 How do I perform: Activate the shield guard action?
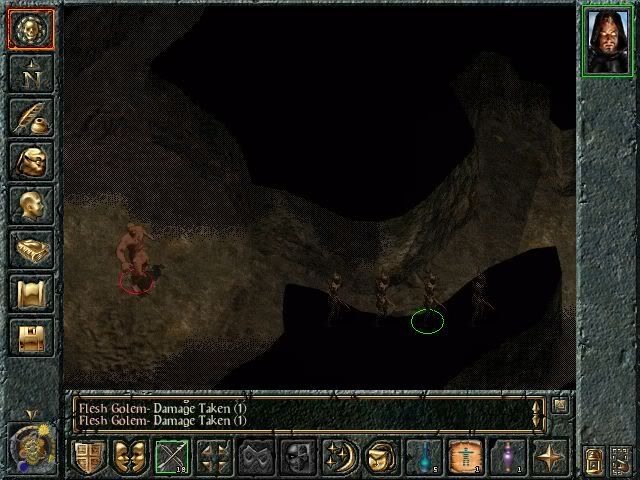pos(89,457)
